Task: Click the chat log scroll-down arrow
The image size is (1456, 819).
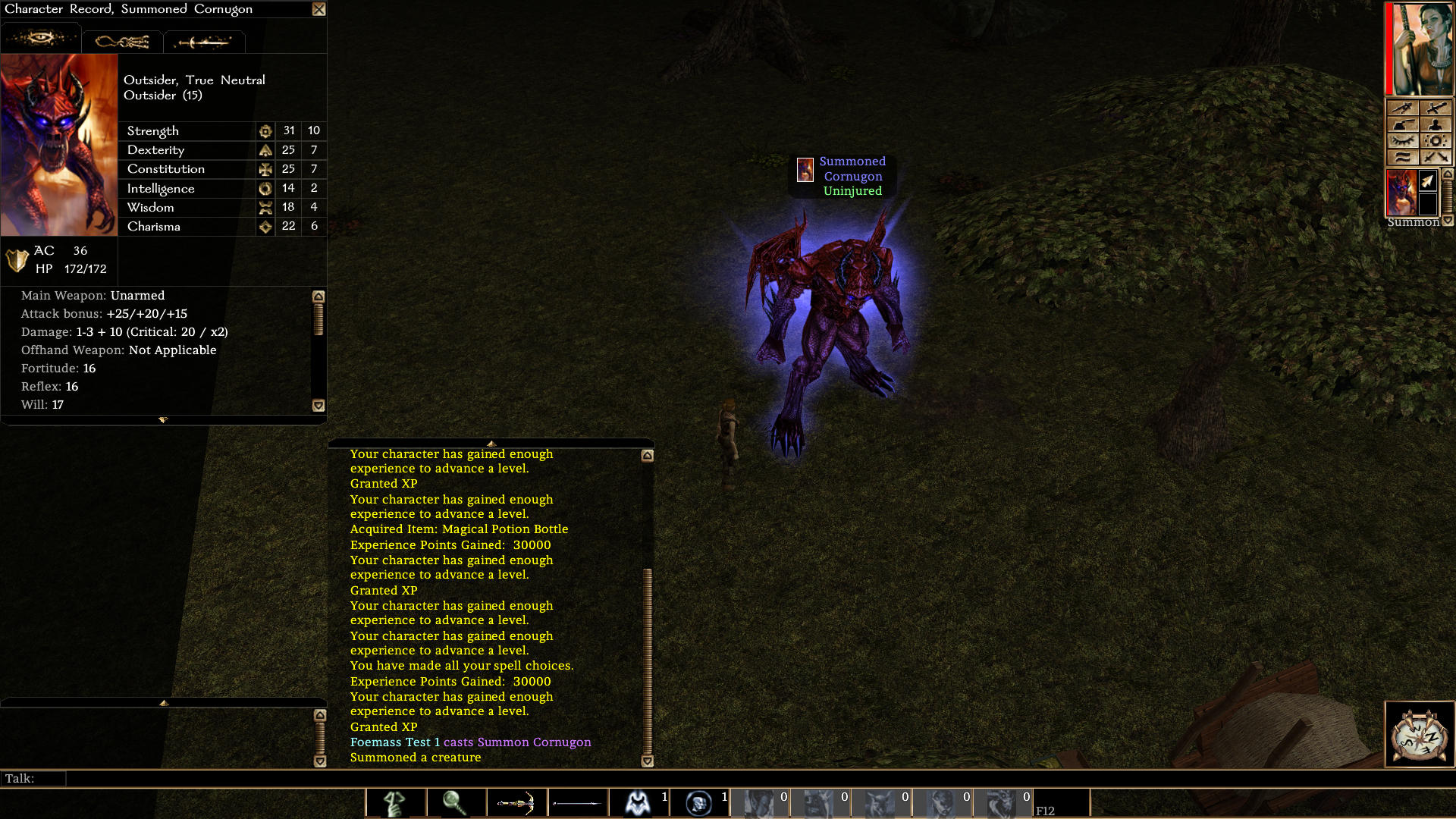Action: point(647,761)
